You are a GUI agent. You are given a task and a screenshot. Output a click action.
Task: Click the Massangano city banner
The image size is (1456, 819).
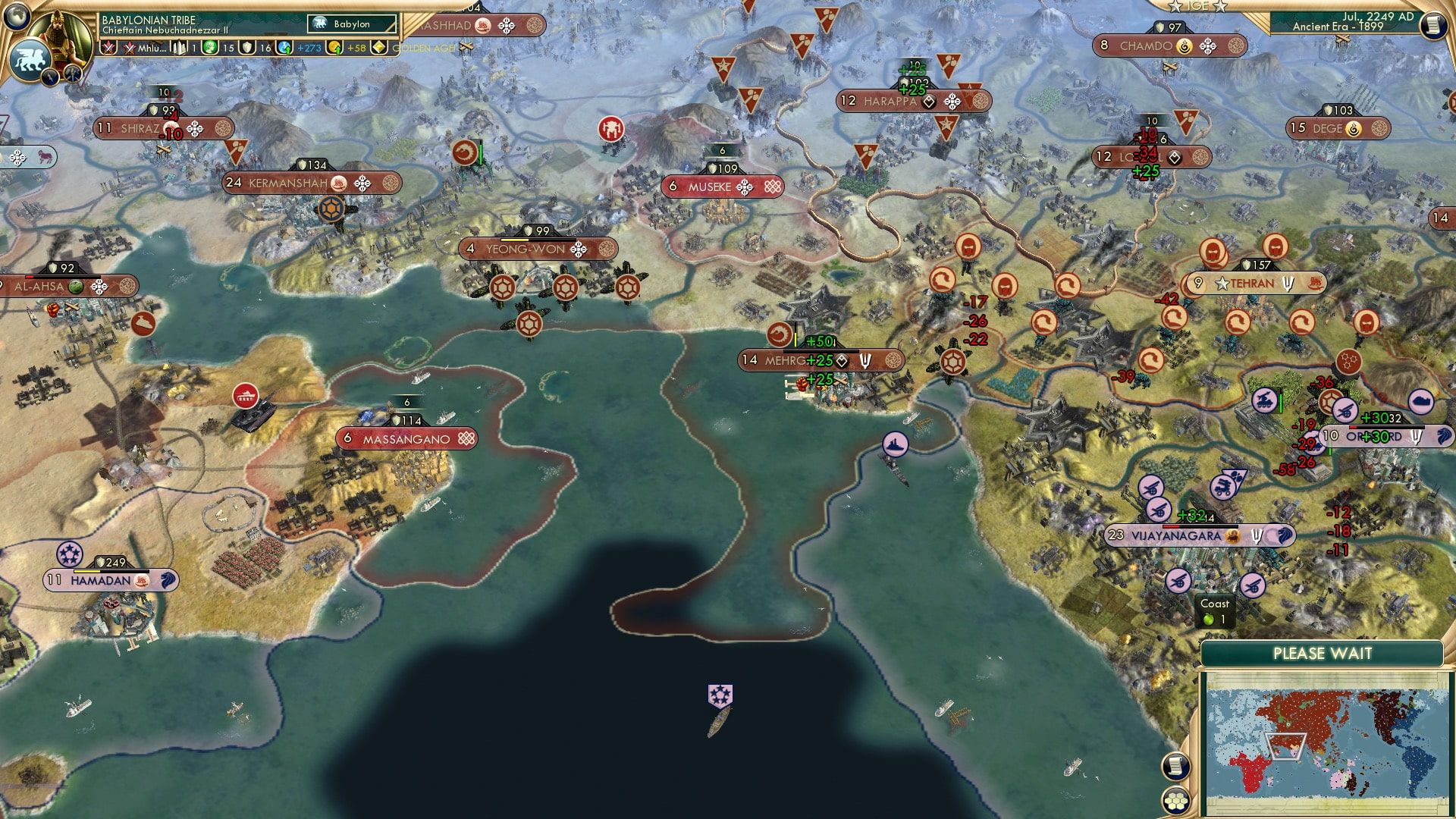pyautogui.click(x=406, y=439)
